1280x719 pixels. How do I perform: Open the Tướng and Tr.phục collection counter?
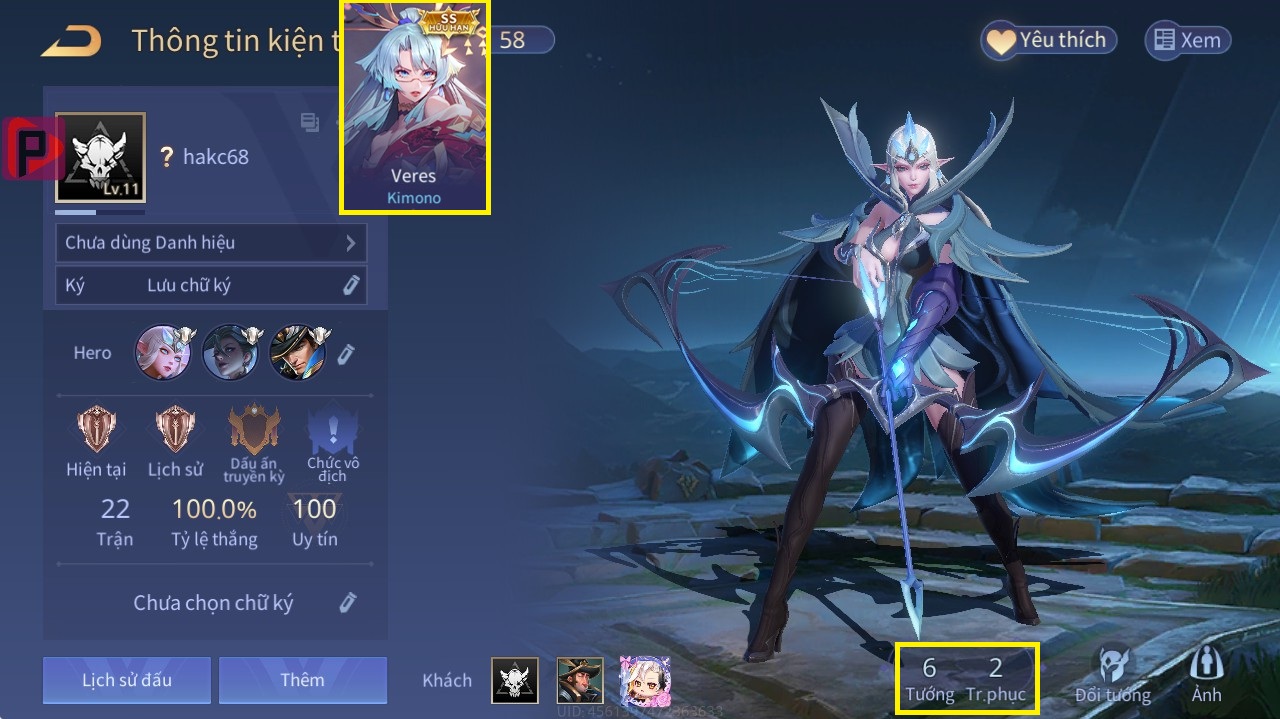pos(967,678)
